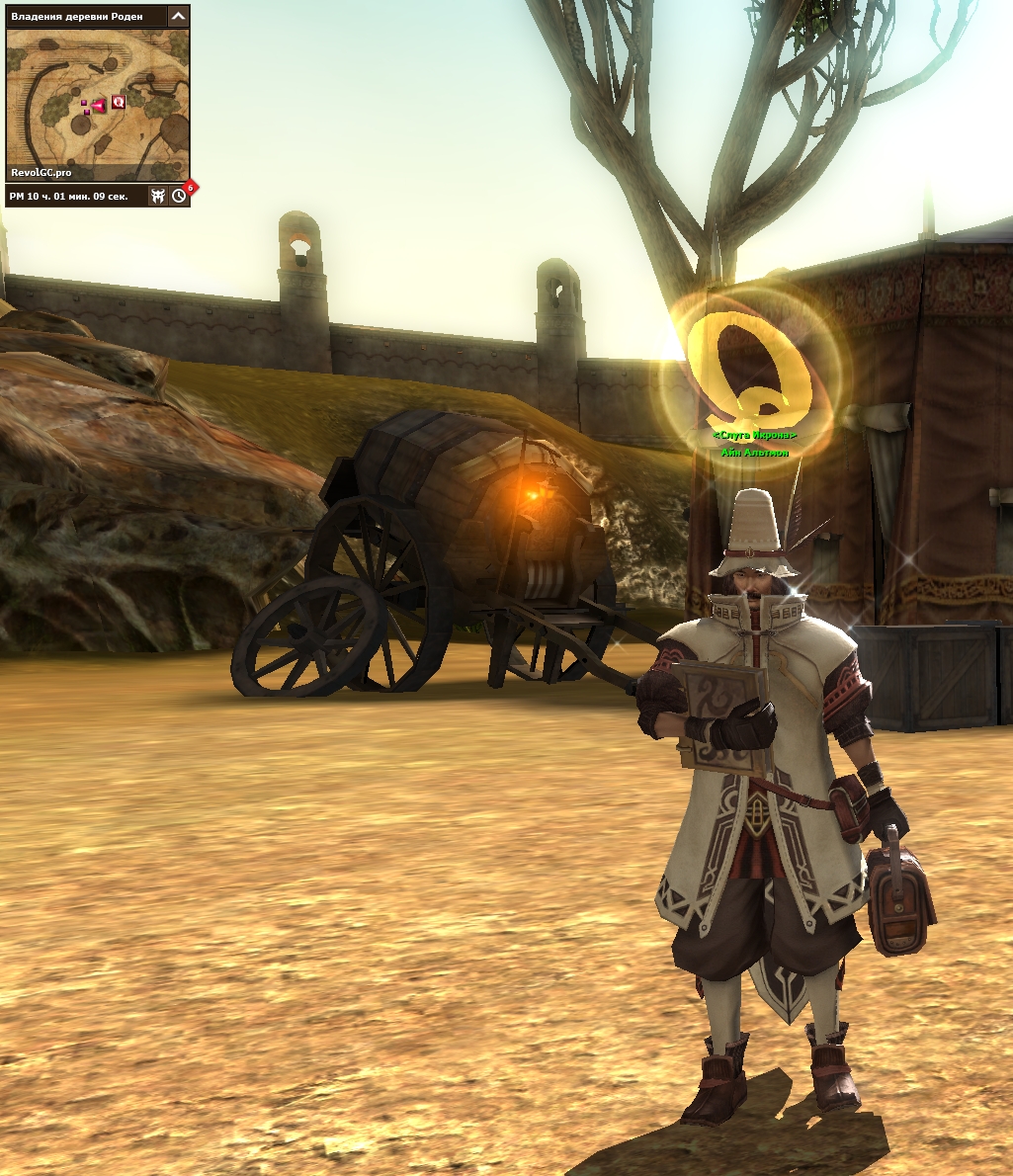Image resolution: width=1013 pixels, height=1176 pixels.
Task: Open the horned monster icon button
Action: click(x=158, y=196)
